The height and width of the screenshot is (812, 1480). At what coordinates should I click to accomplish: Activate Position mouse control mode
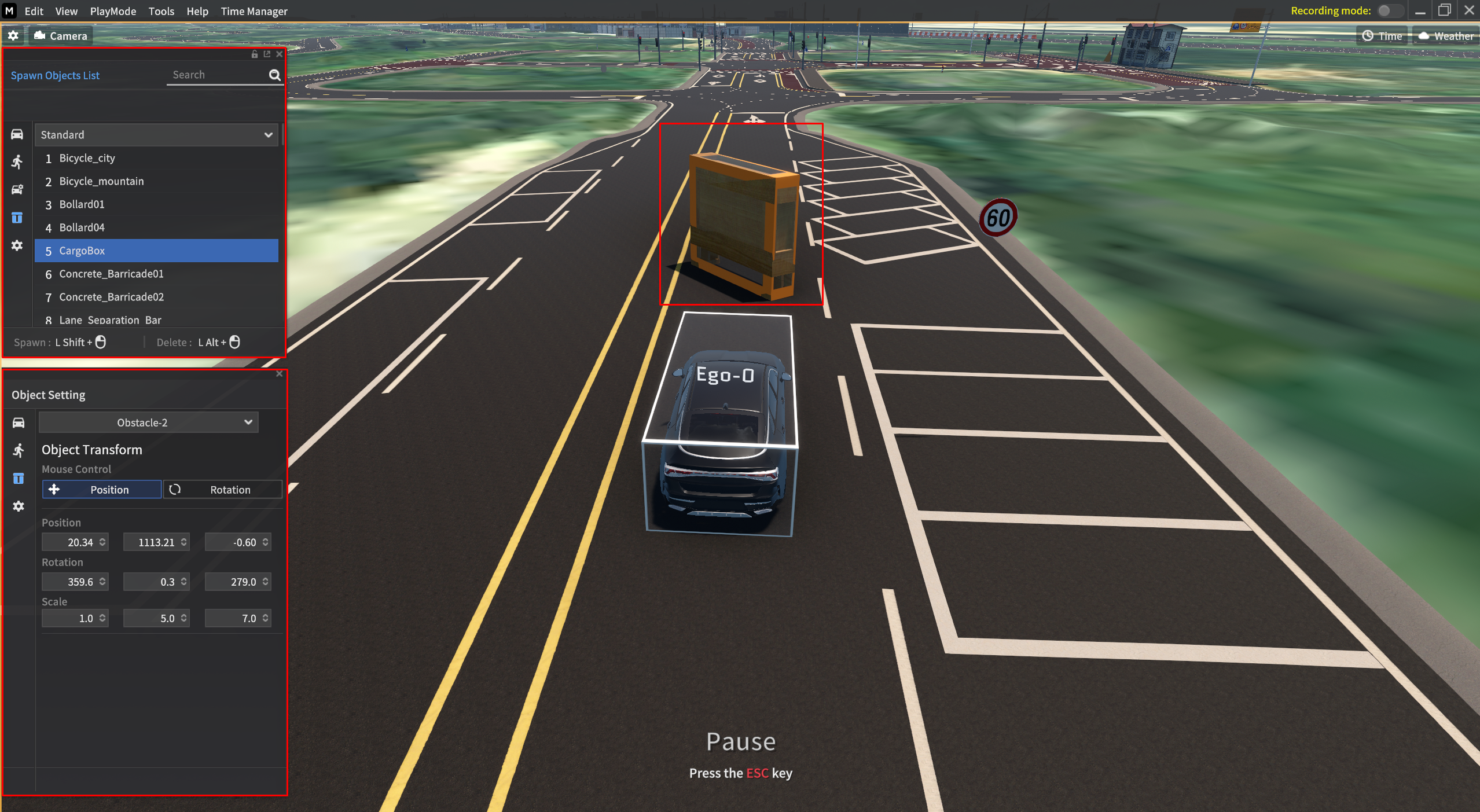point(102,490)
